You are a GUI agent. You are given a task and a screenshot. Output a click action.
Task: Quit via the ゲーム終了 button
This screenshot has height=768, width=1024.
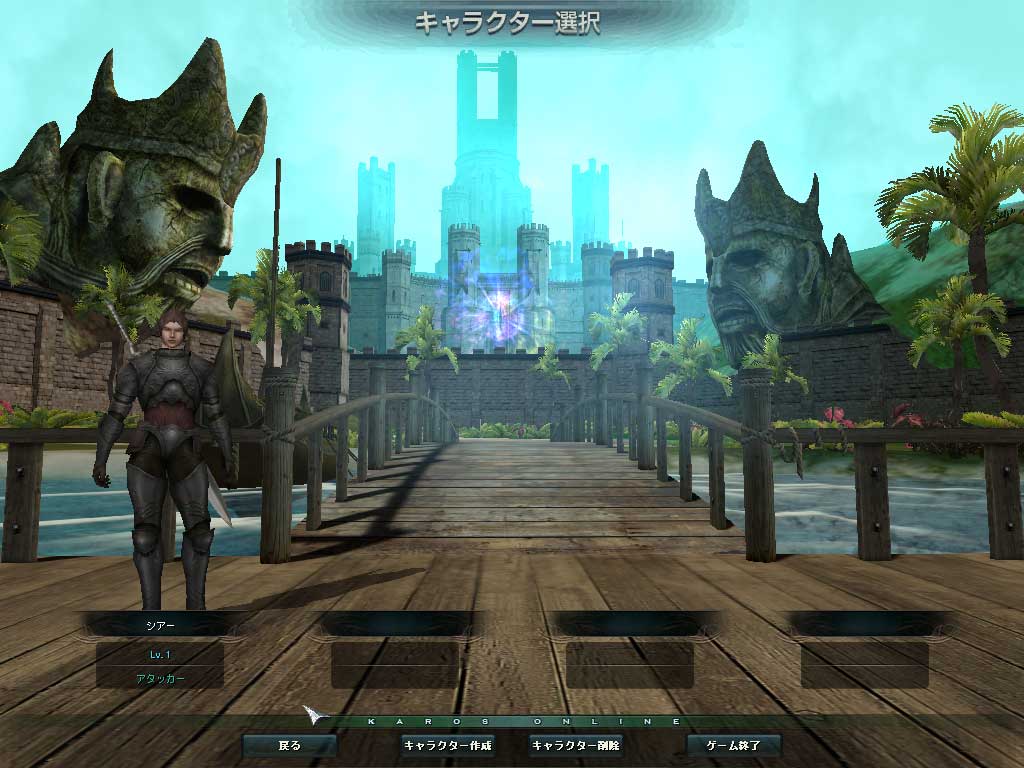734,745
